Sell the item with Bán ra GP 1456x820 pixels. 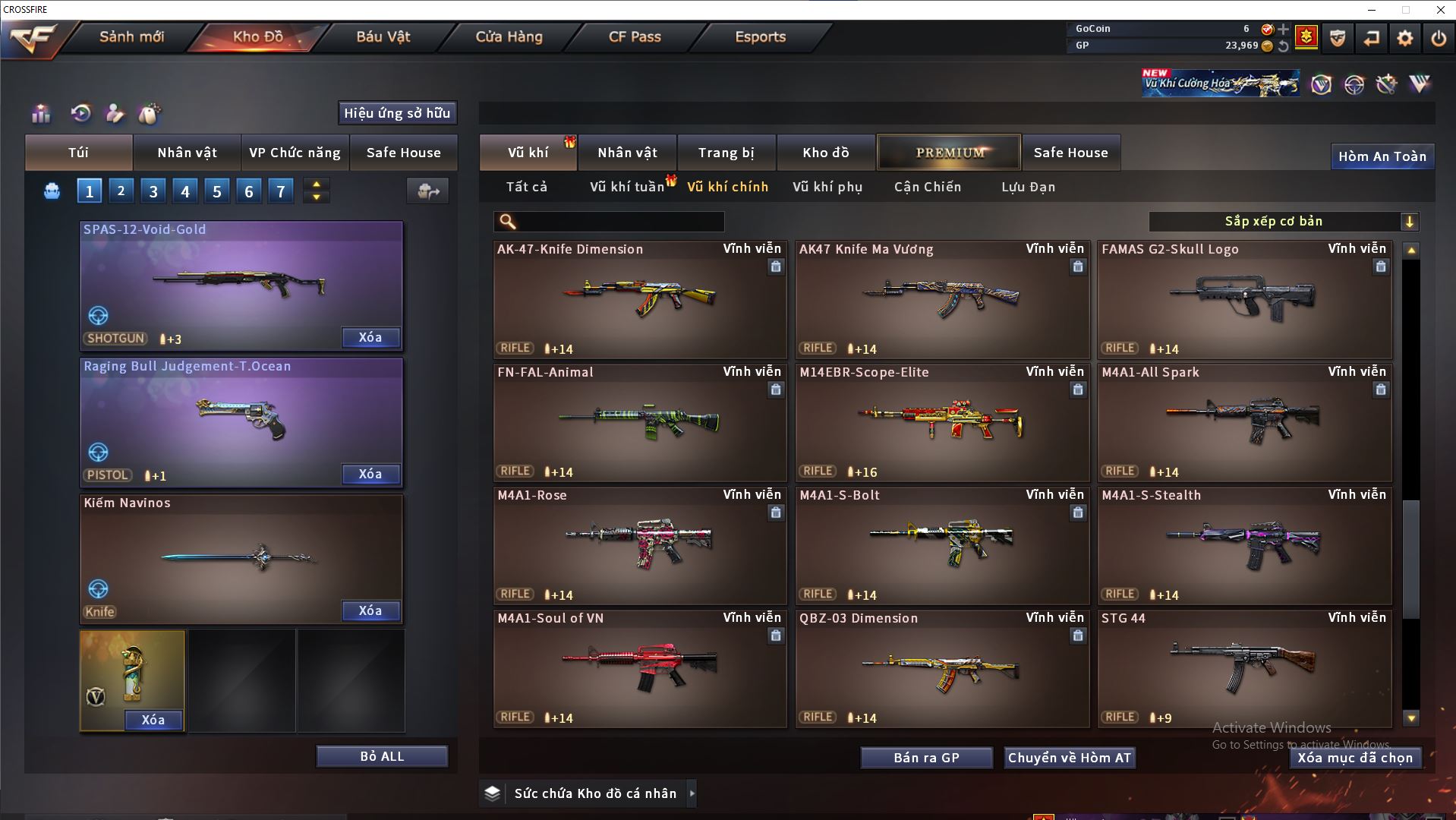pyautogui.click(x=926, y=758)
